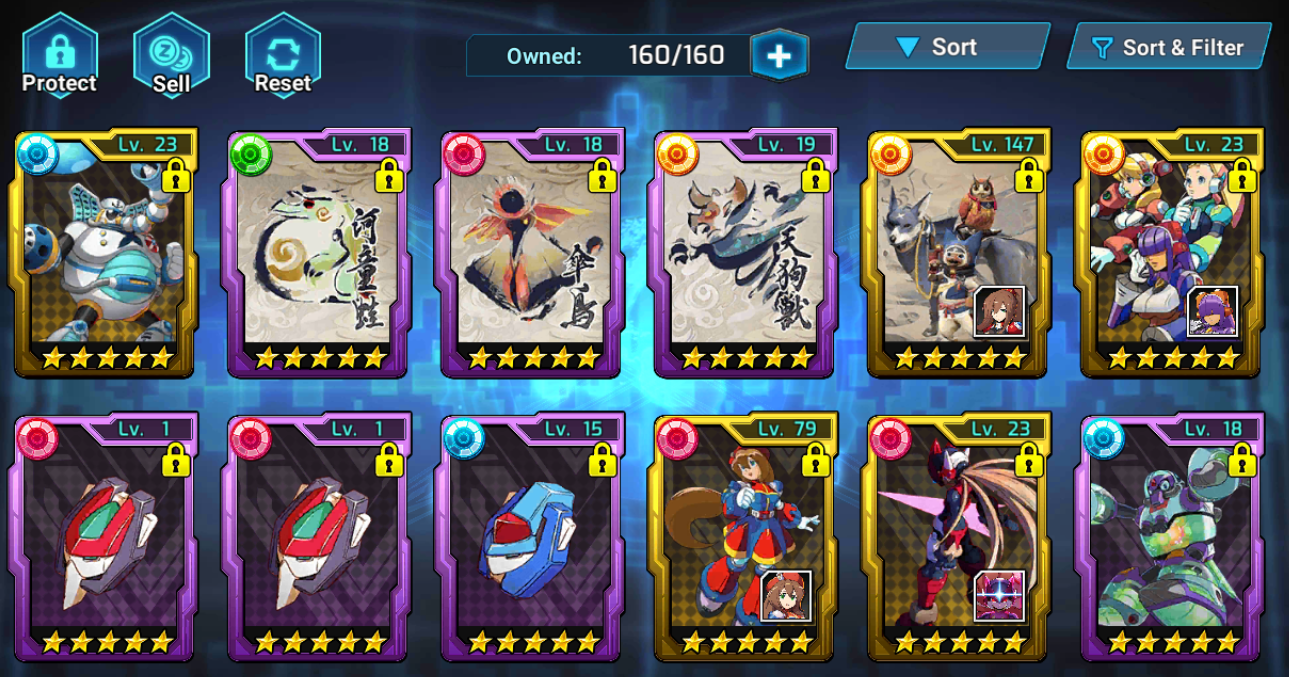Image resolution: width=1289 pixels, height=677 pixels.
Task: Choose the green ink-painting Lv. 18 card
Action: point(318,255)
